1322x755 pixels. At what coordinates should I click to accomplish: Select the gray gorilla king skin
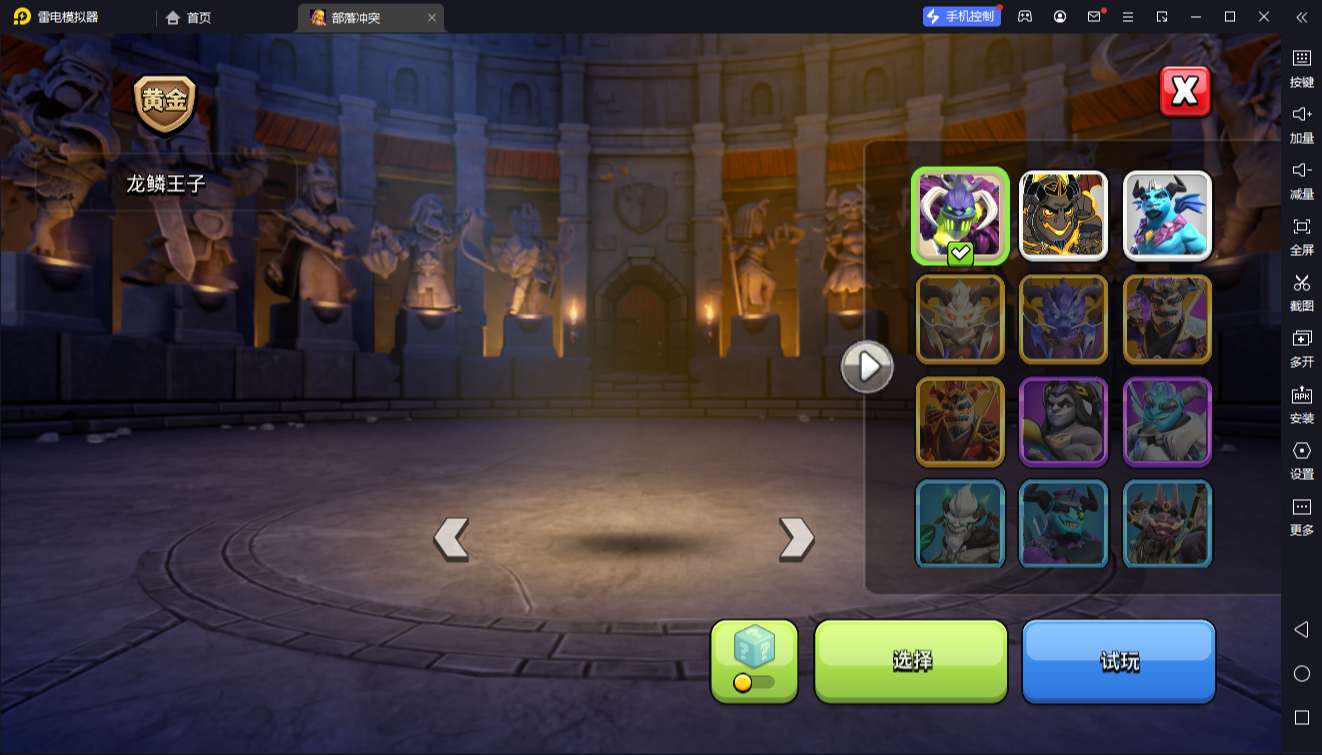pos(1063,421)
